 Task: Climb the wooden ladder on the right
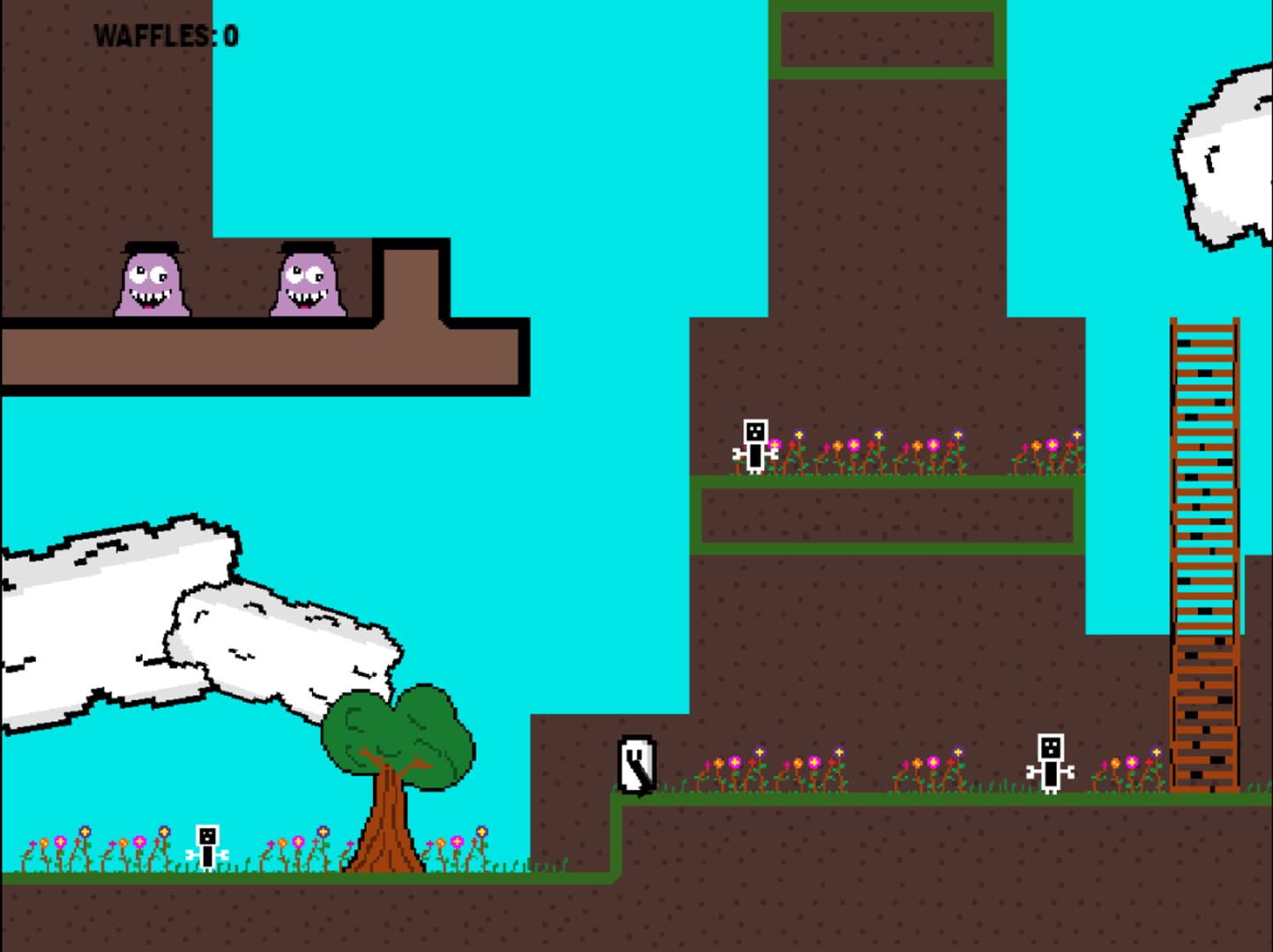click(1202, 529)
